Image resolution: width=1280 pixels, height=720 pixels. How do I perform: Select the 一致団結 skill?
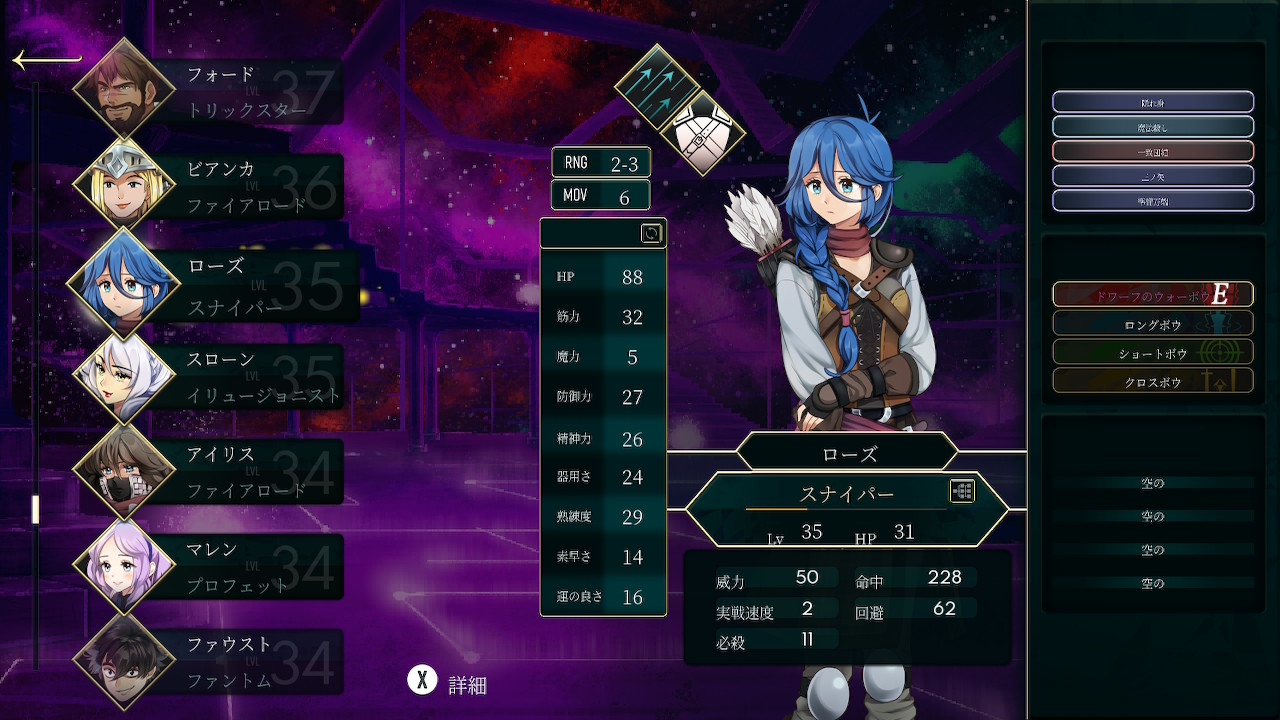click(1153, 152)
